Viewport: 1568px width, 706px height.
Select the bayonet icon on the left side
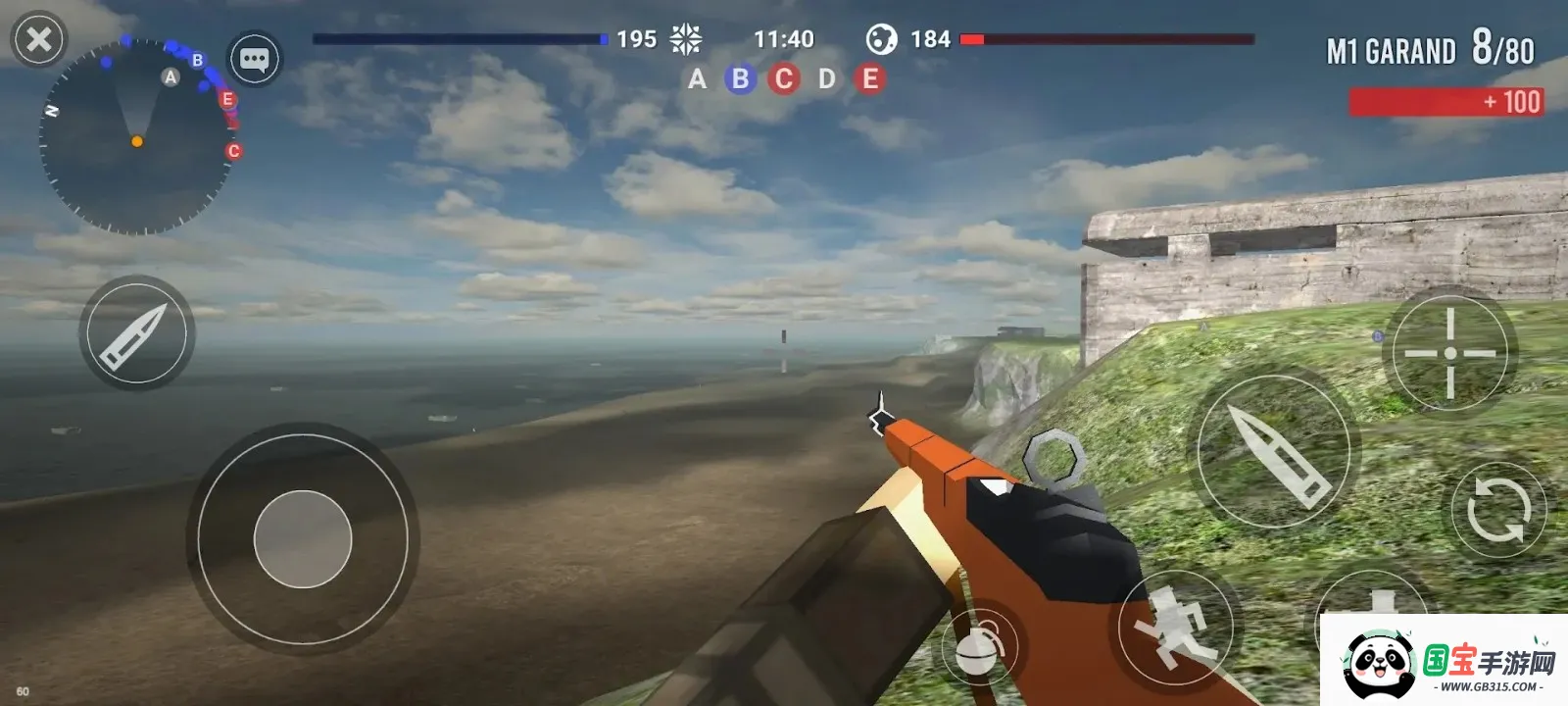tap(137, 333)
